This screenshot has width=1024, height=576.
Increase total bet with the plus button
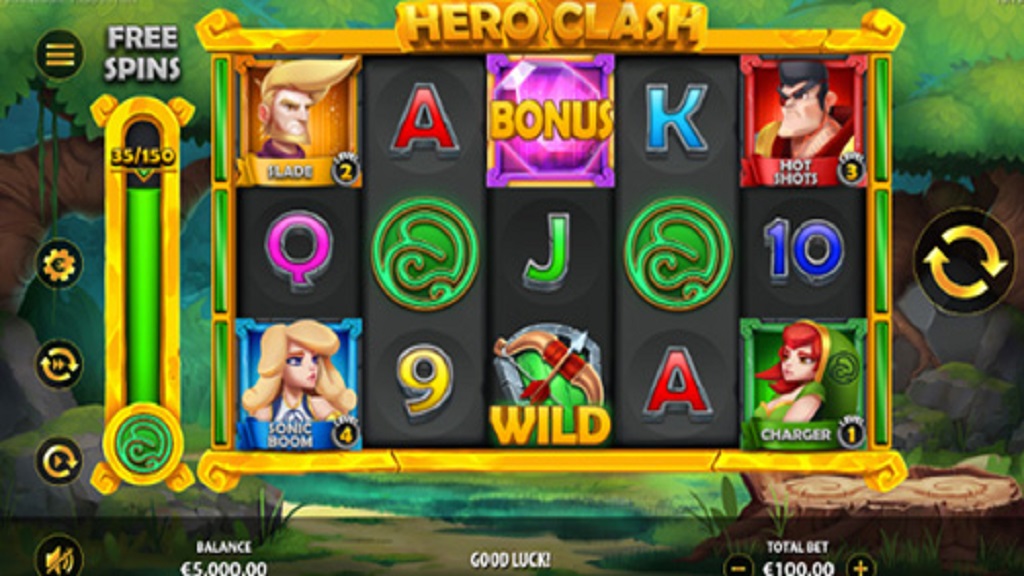(860, 565)
